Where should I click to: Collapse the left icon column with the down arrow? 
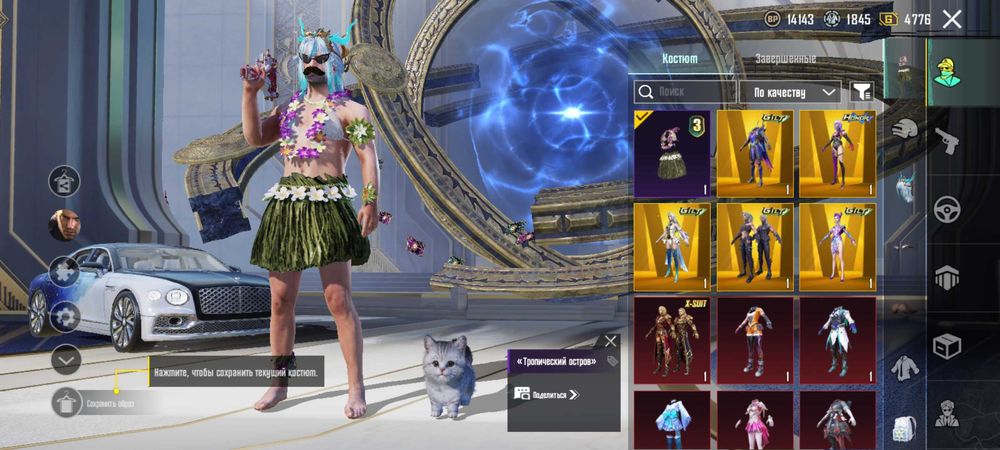(x=66, y=359)
